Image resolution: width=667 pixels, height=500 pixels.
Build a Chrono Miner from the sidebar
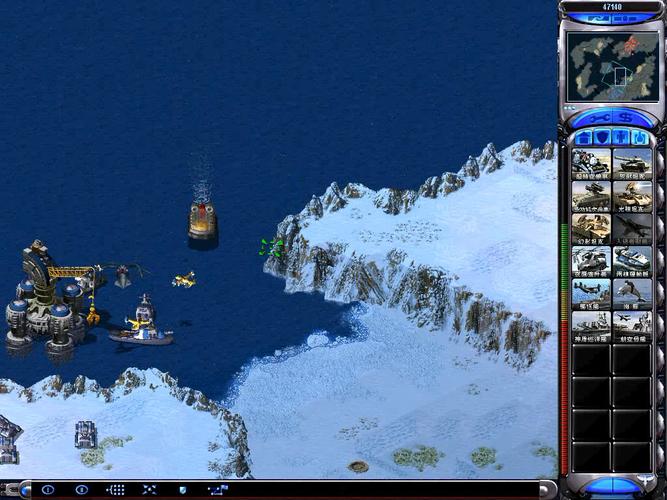tap(591, 163)
